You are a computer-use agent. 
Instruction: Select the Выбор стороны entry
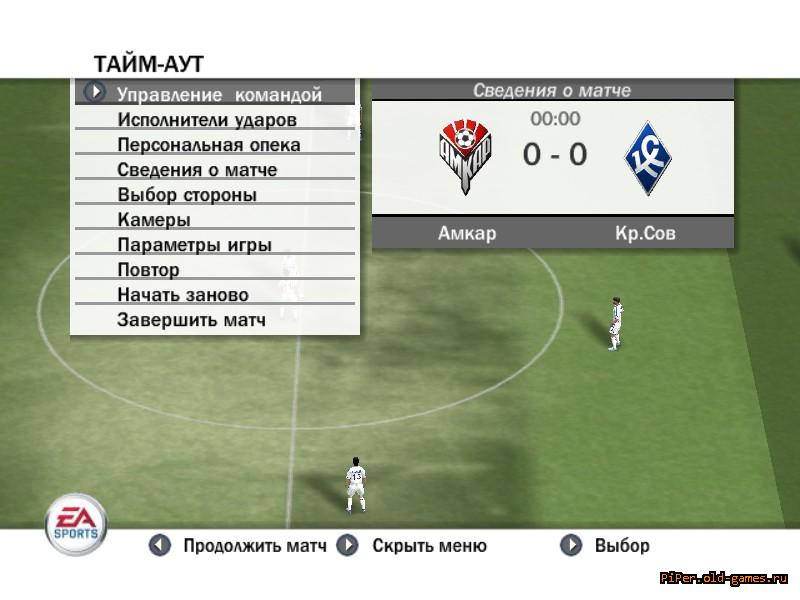tap(187, 195)
